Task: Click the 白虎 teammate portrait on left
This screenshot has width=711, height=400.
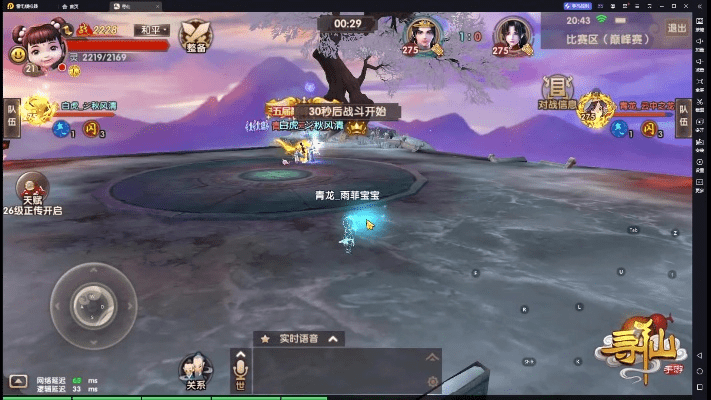Action: pyautogui.click(x=40, y=110)
